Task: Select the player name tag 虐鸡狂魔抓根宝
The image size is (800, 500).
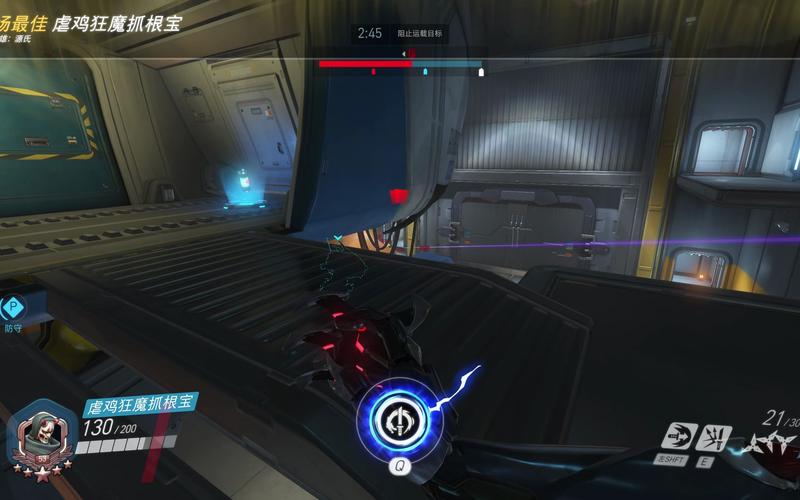Action: coord(138,405)
